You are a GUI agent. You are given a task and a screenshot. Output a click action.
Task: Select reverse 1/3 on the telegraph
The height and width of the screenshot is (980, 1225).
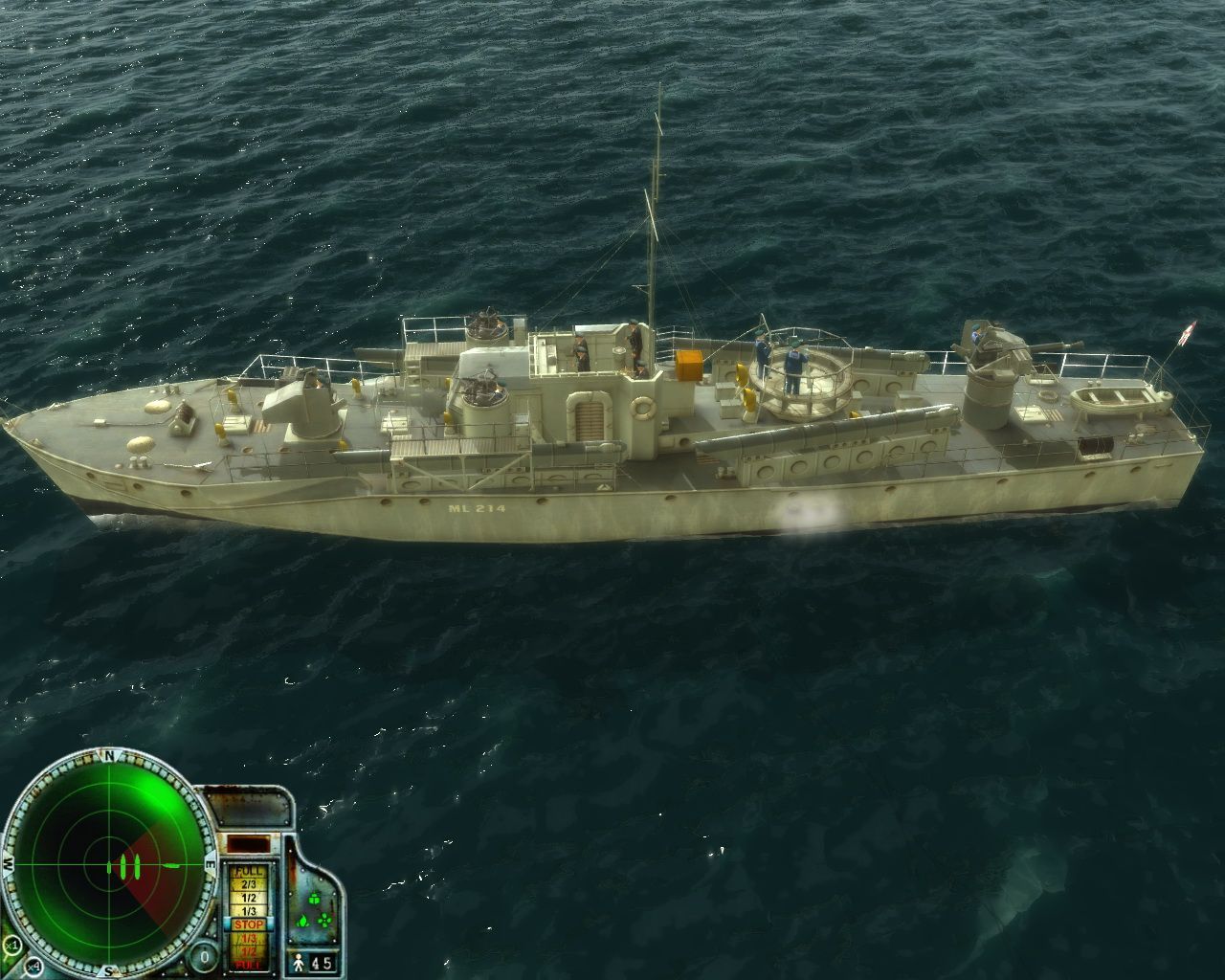(248, 938)
